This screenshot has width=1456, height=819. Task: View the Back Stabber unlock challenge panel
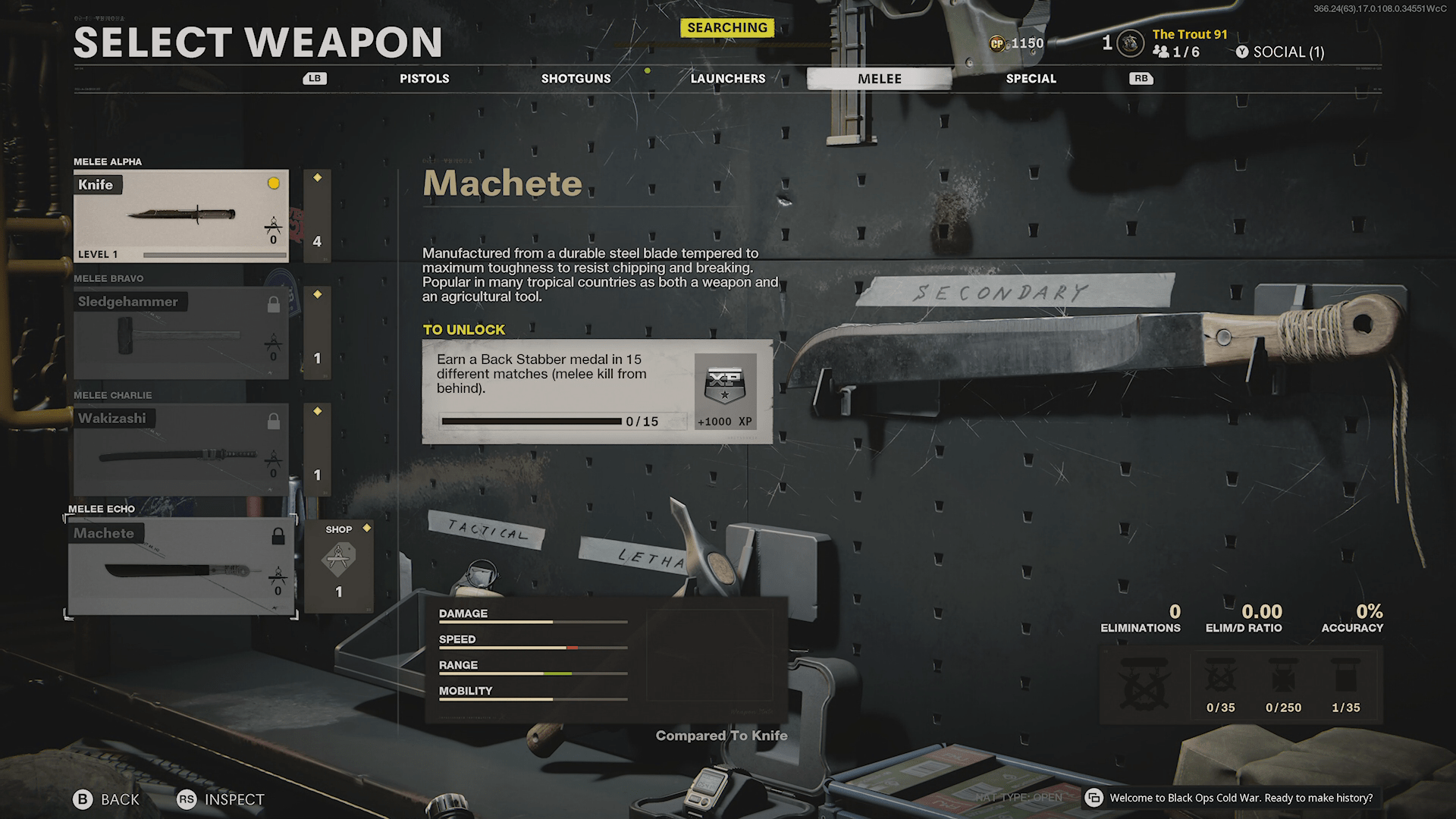(597, 391)
